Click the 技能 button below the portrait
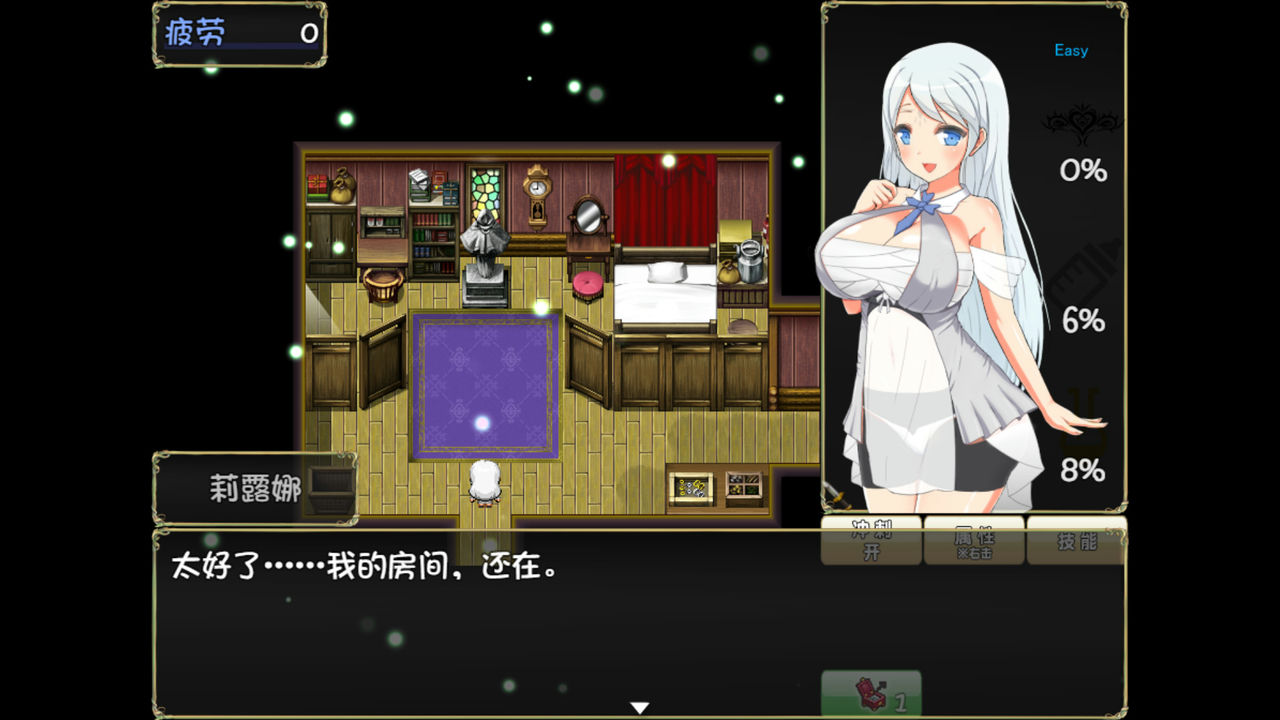 click(x=1077, y=540)
